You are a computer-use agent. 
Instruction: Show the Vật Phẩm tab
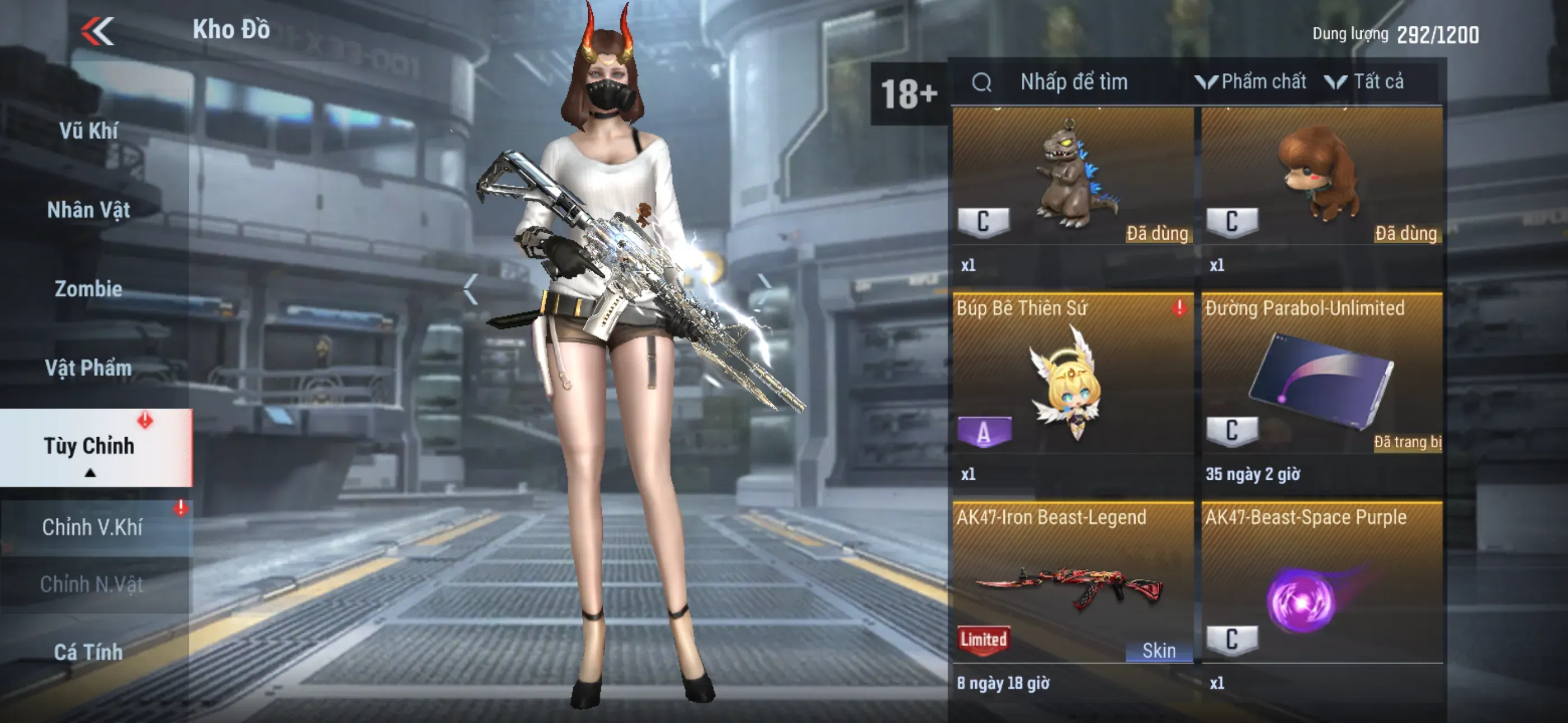(x=89, y=368)
